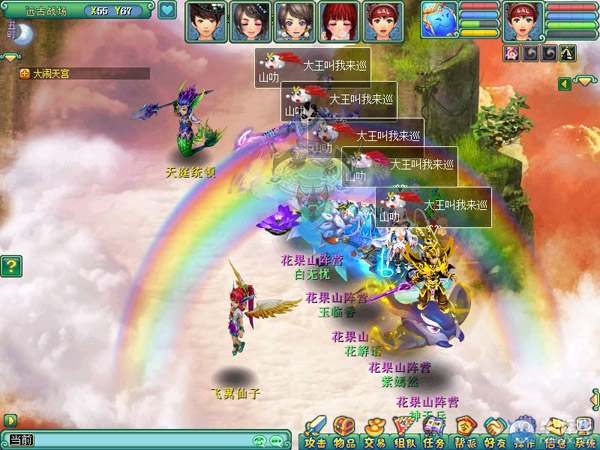Open the player portrait with red SAL headband
This screenshot has width=600, height=450.
[x=522, y=20]
